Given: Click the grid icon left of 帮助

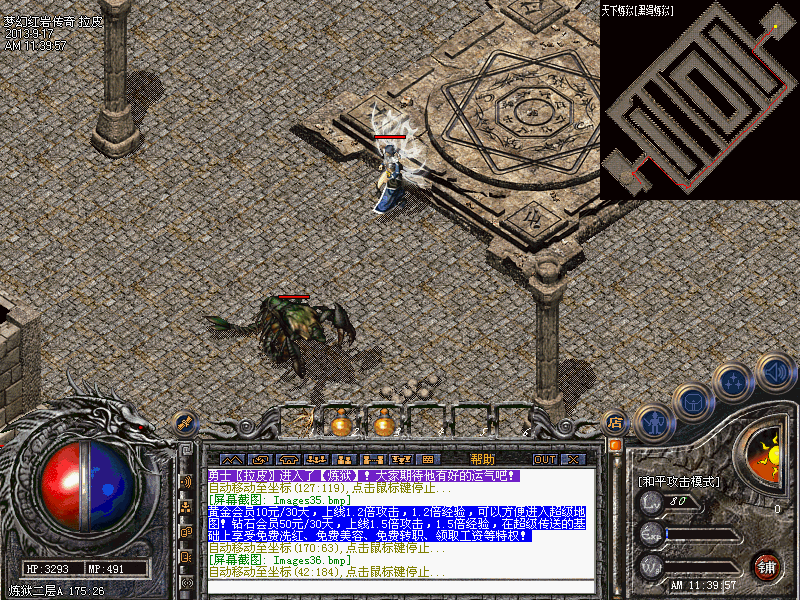Looking at the screenshot, I should (x=427, y=459).
